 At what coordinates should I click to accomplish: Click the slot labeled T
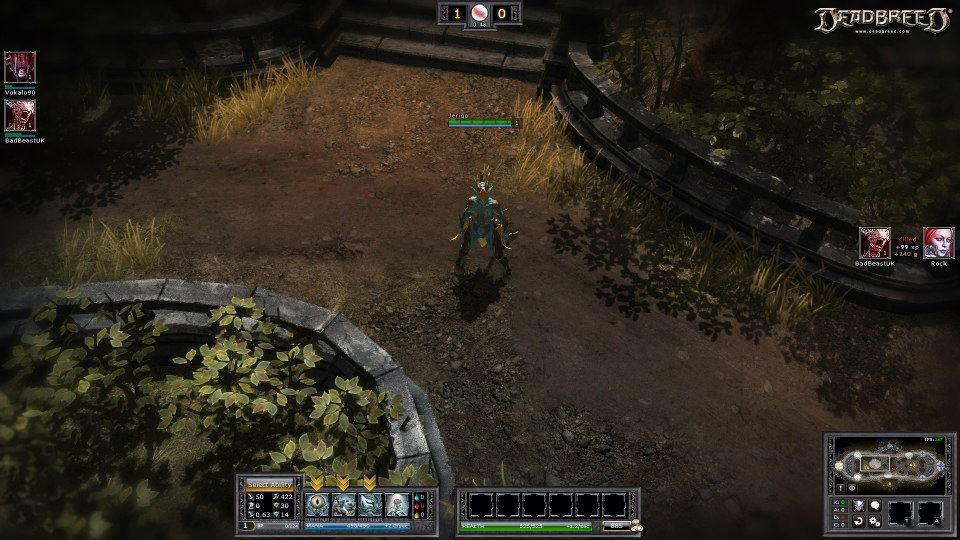click(x=902, y=513)
